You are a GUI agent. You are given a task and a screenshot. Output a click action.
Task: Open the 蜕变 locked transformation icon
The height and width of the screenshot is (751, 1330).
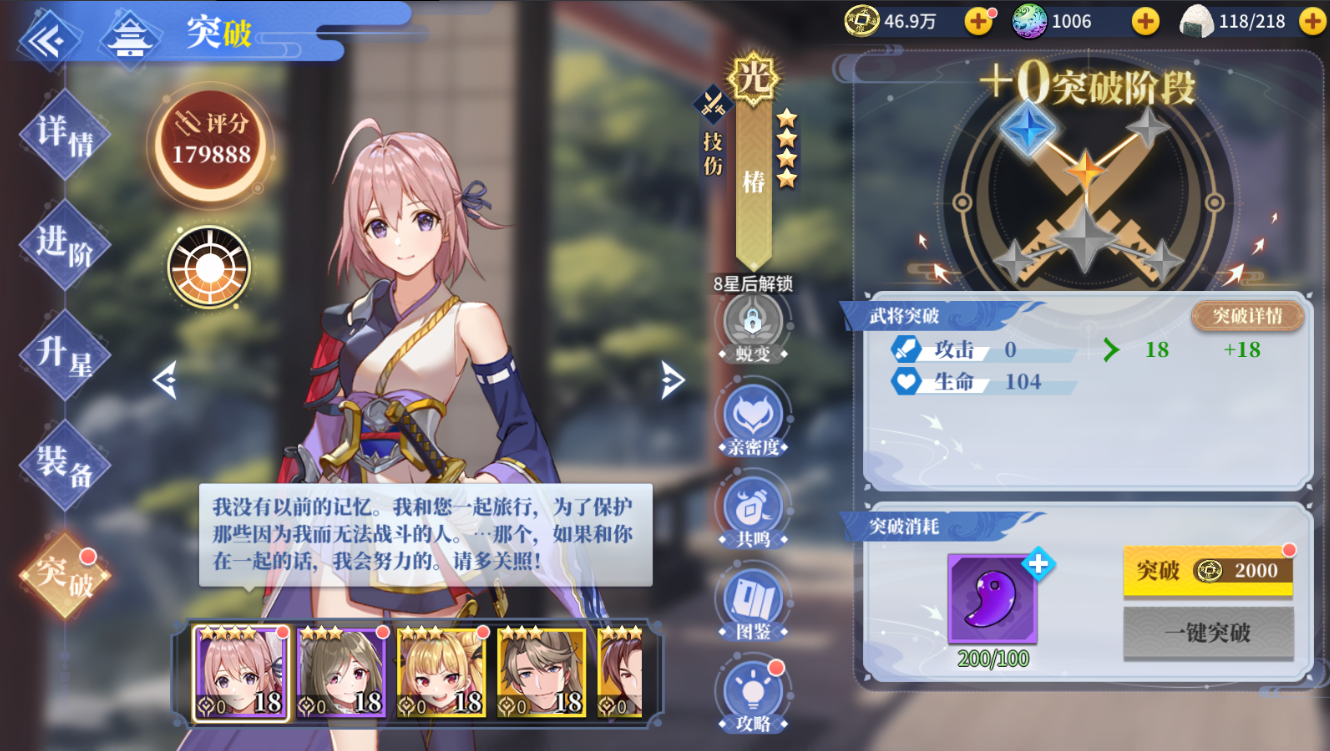(753, 325)
